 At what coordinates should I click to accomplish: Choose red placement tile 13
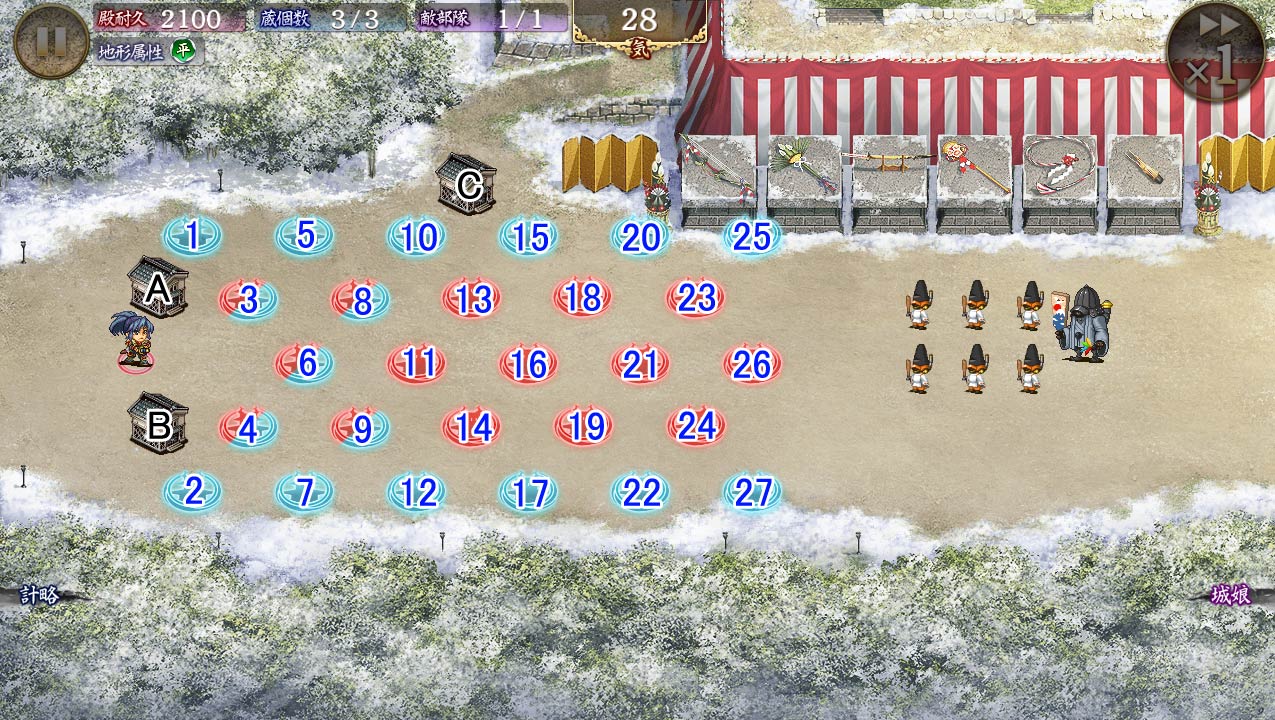click(472, 299)
